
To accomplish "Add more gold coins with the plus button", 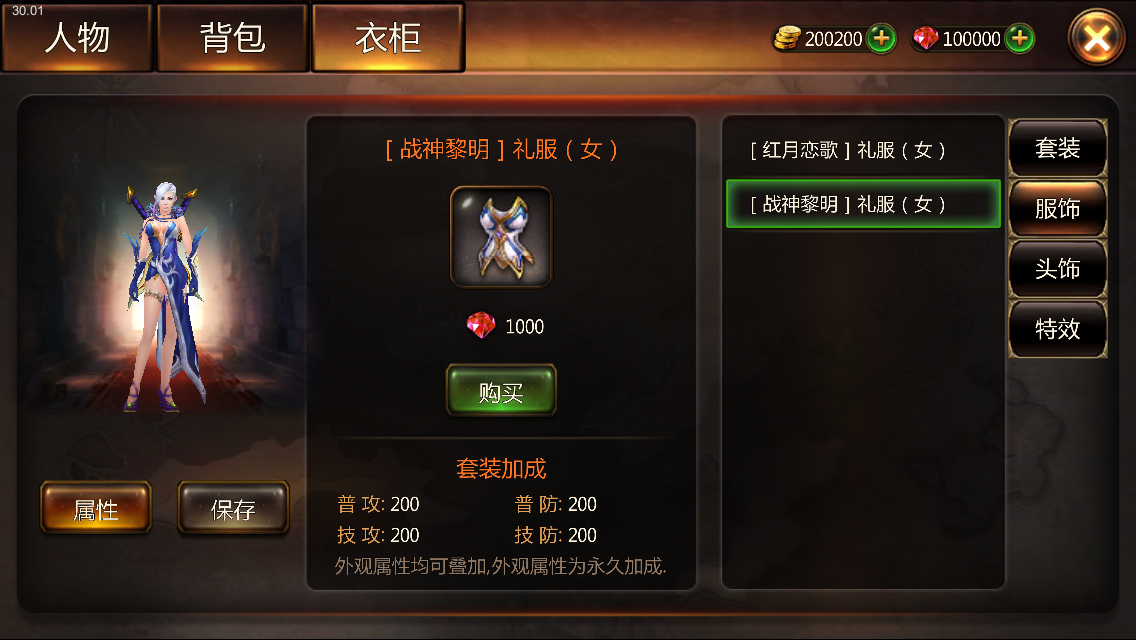I will pos(881,39).
